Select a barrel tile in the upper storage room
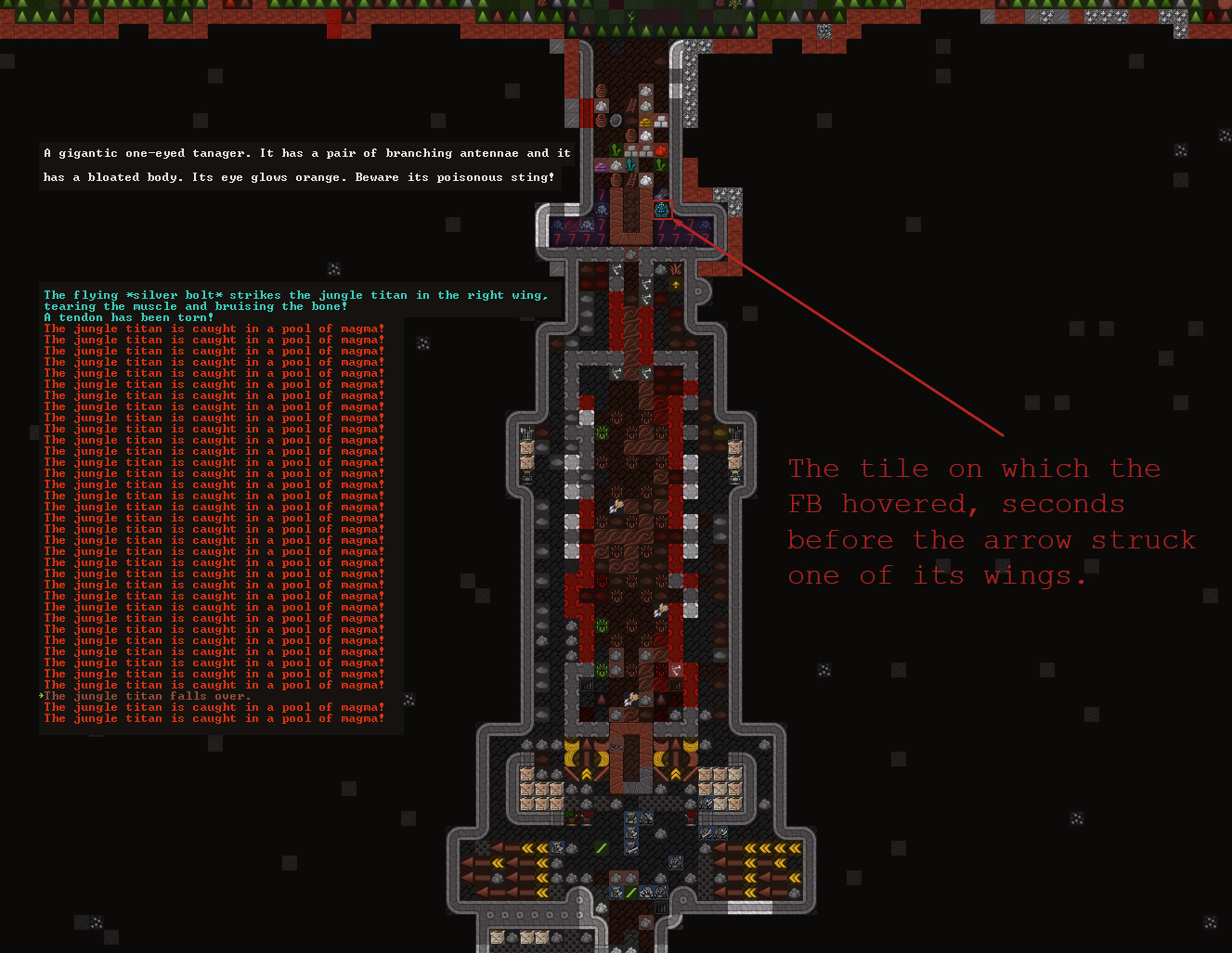This screenshot has width=1232, height=953. click(602, 93)
